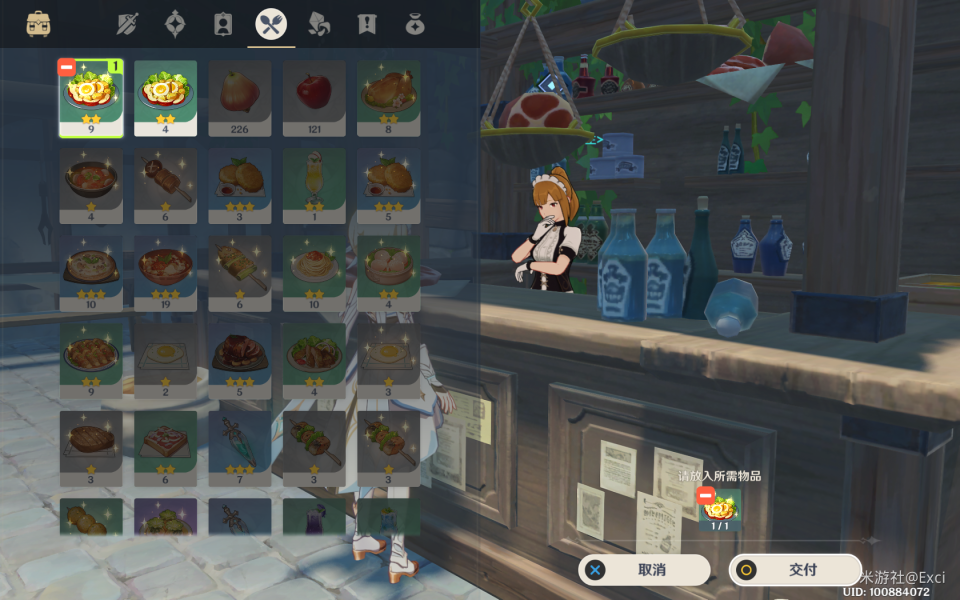Screen dimensions: 960x600
Task: Select the salad stack with count 4
Action: coord(165,98)
